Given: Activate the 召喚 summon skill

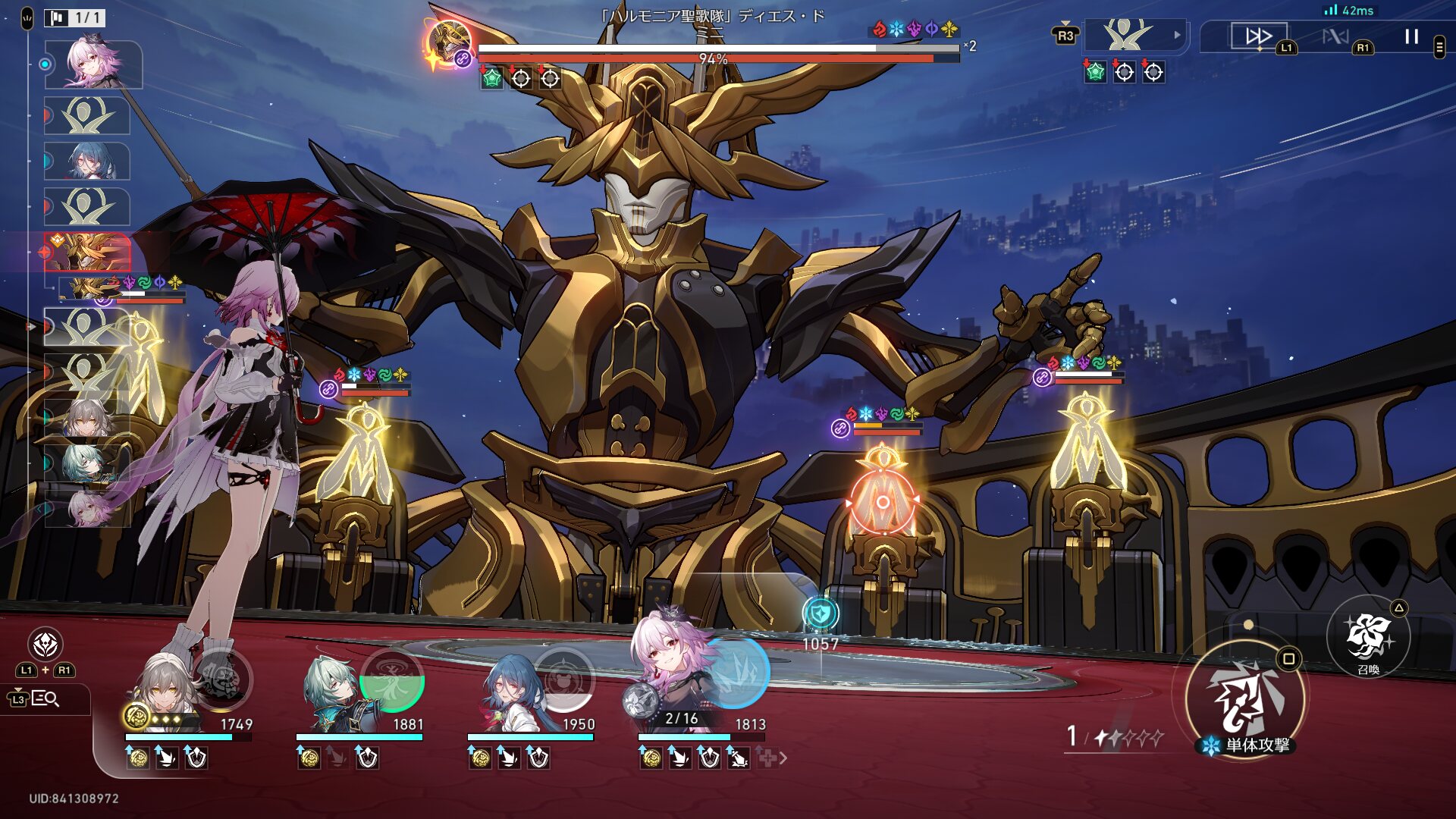Looking at the screenshot, I should click(1367, 637).
